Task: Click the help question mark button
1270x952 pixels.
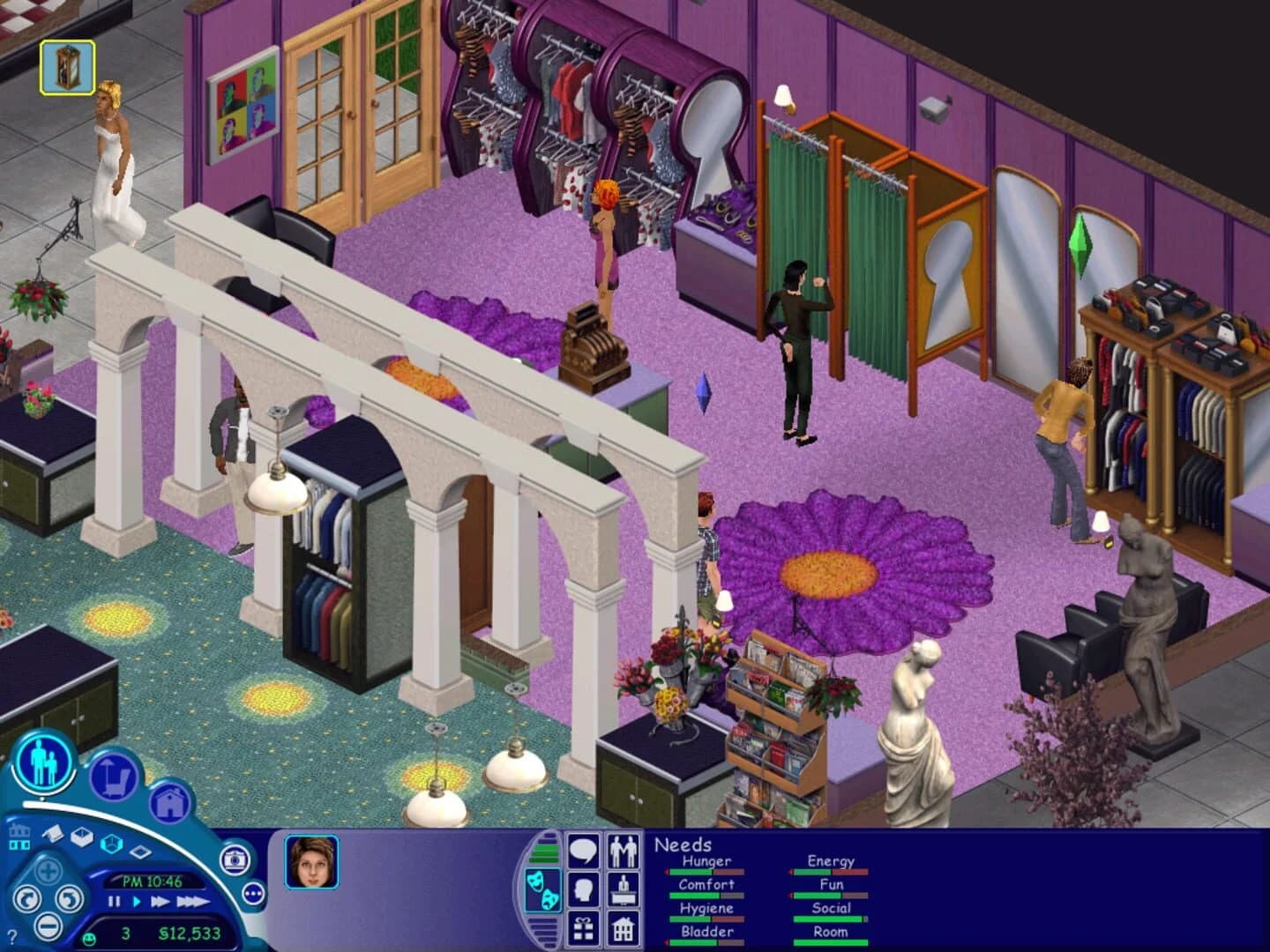Action: pos(11,935)
